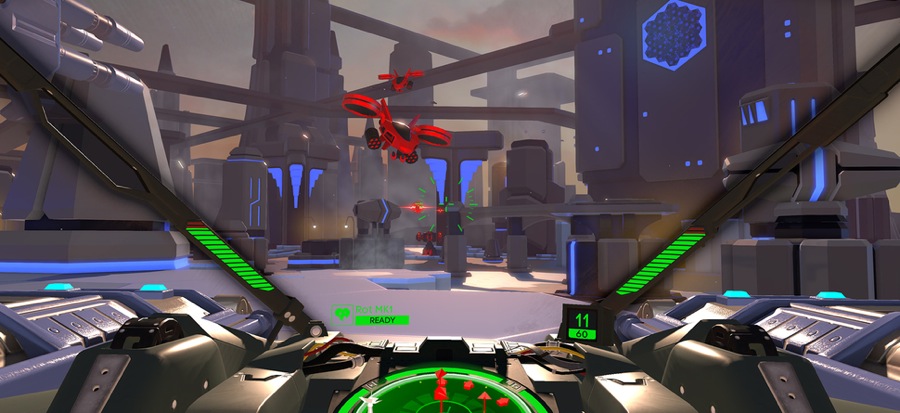Select the special equipment icon beside READY
This screenshot has height=413, width=900.
pyautogui.click(x=342, y=315)
